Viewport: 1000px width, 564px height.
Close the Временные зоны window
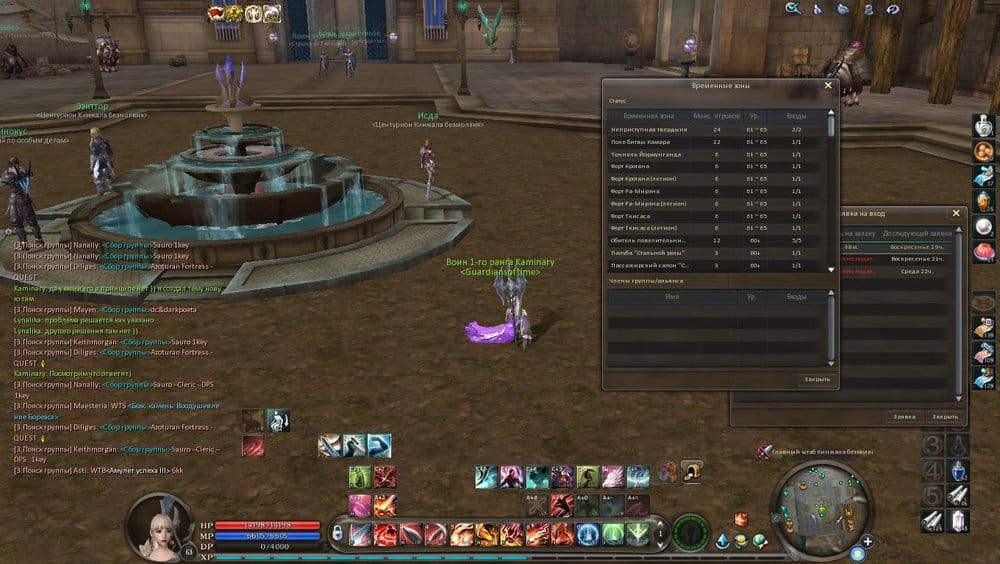(827, 86)
